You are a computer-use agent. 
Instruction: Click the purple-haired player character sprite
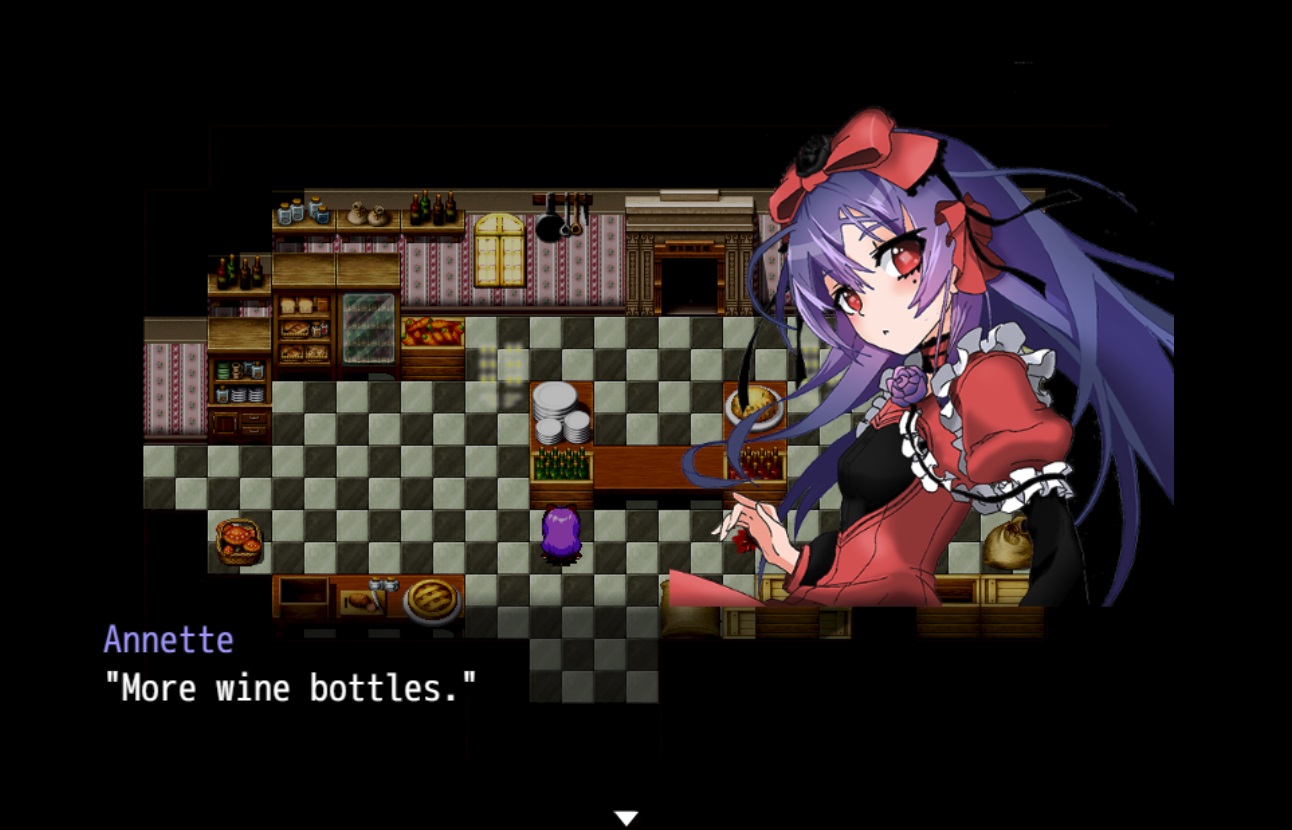coord(560,535)
